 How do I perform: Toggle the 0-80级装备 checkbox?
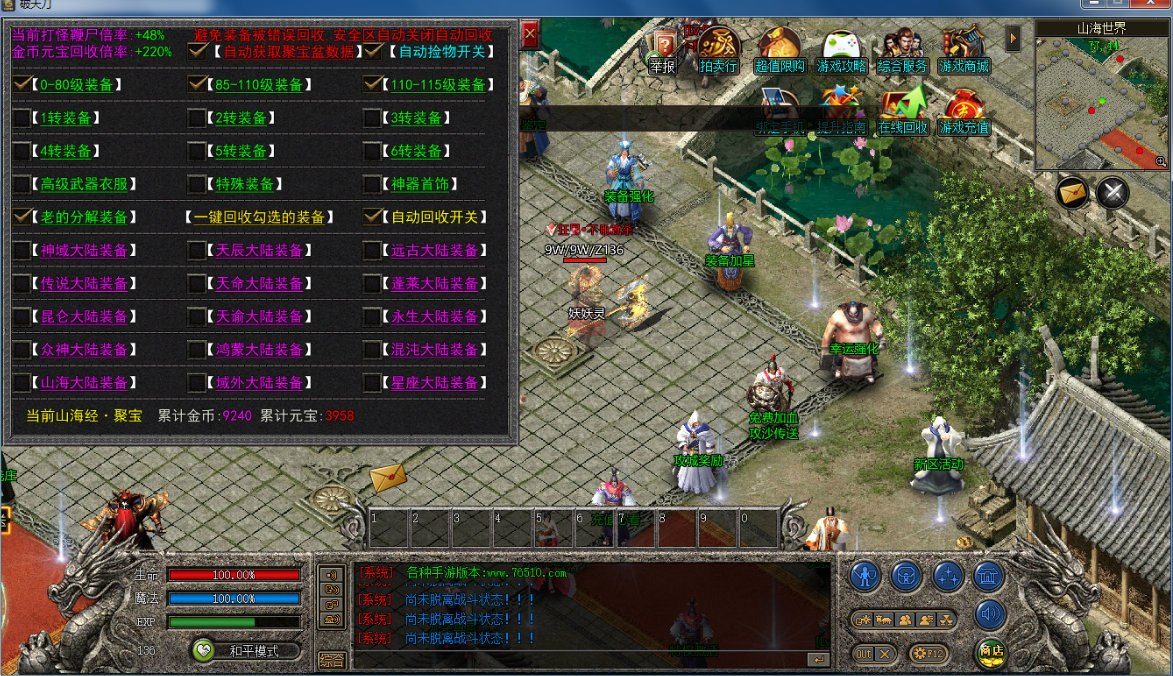22,85
